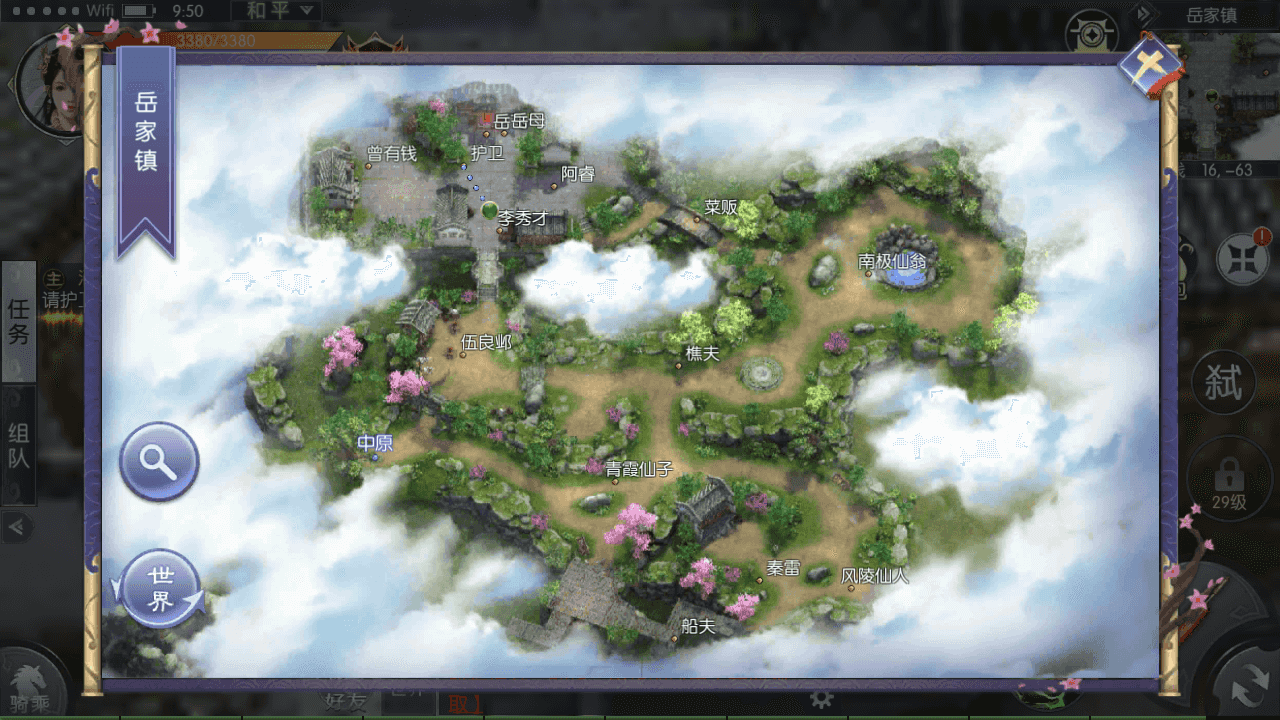
Task: Open the map search magnifier button
Action: (159, 461)
